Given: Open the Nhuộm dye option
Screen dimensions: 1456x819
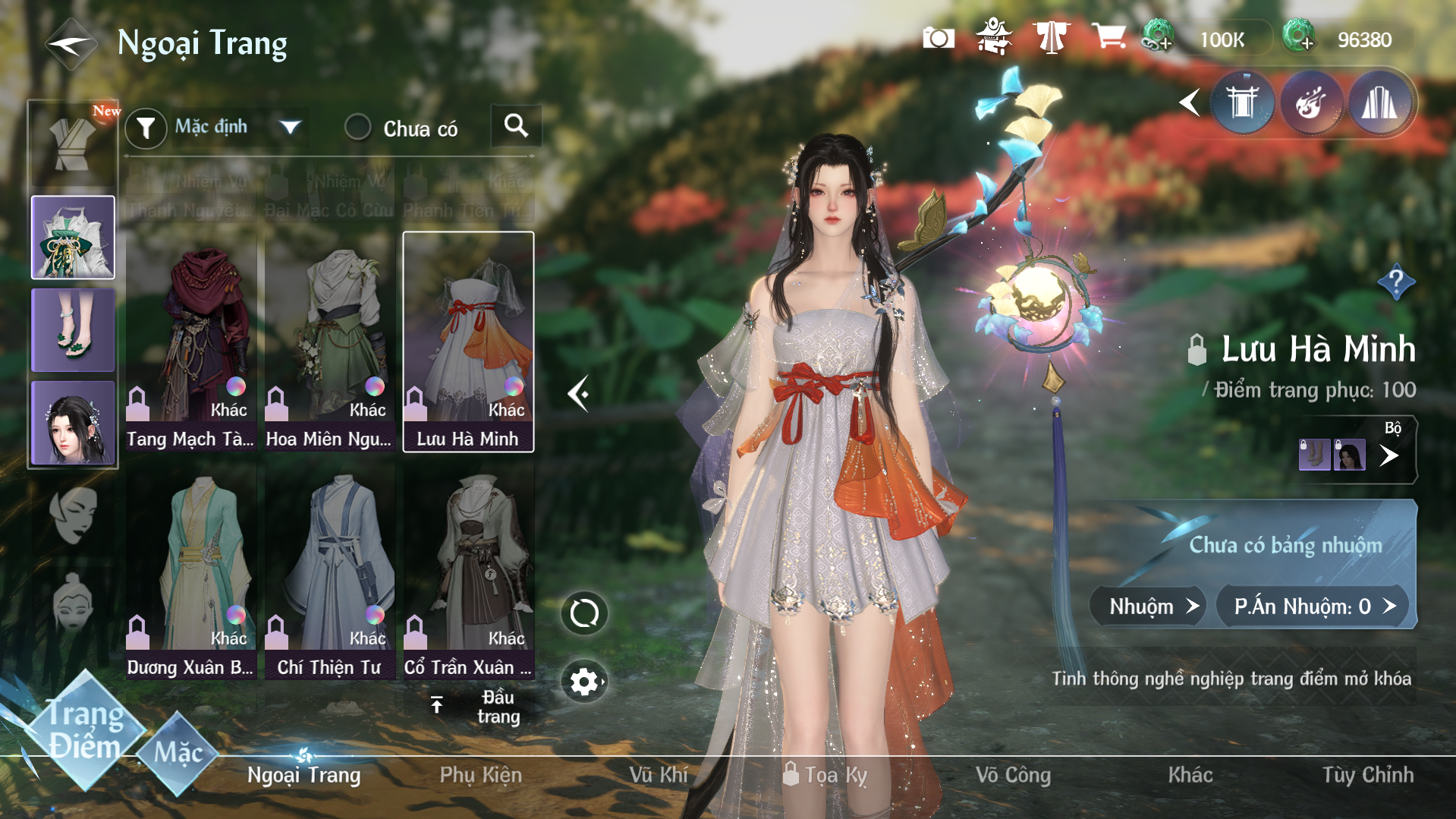Looking at the screenshot, I should 1147,606.
